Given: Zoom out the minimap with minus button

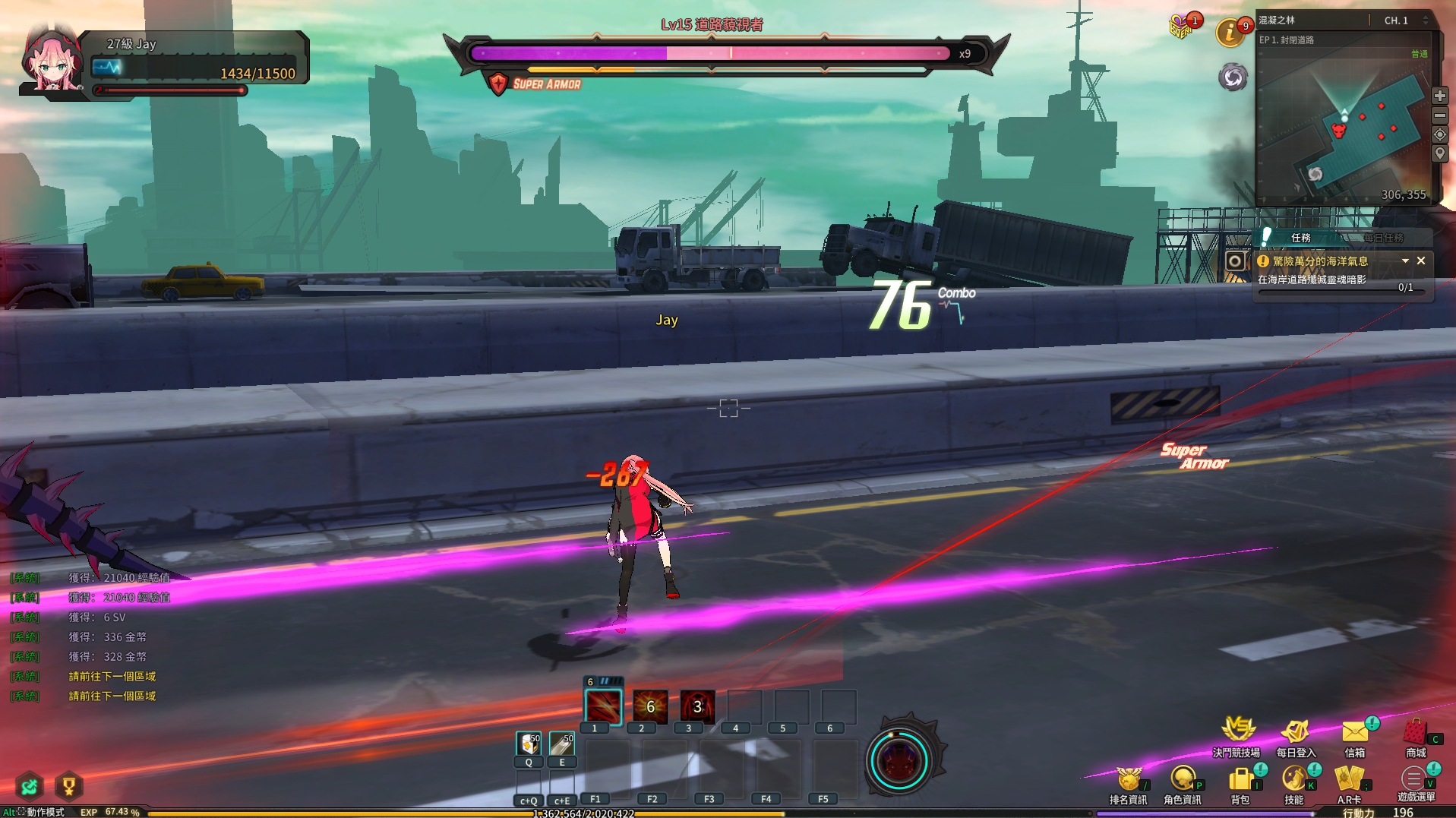Looking at the screenshot, I should (x=1439, y=115).
